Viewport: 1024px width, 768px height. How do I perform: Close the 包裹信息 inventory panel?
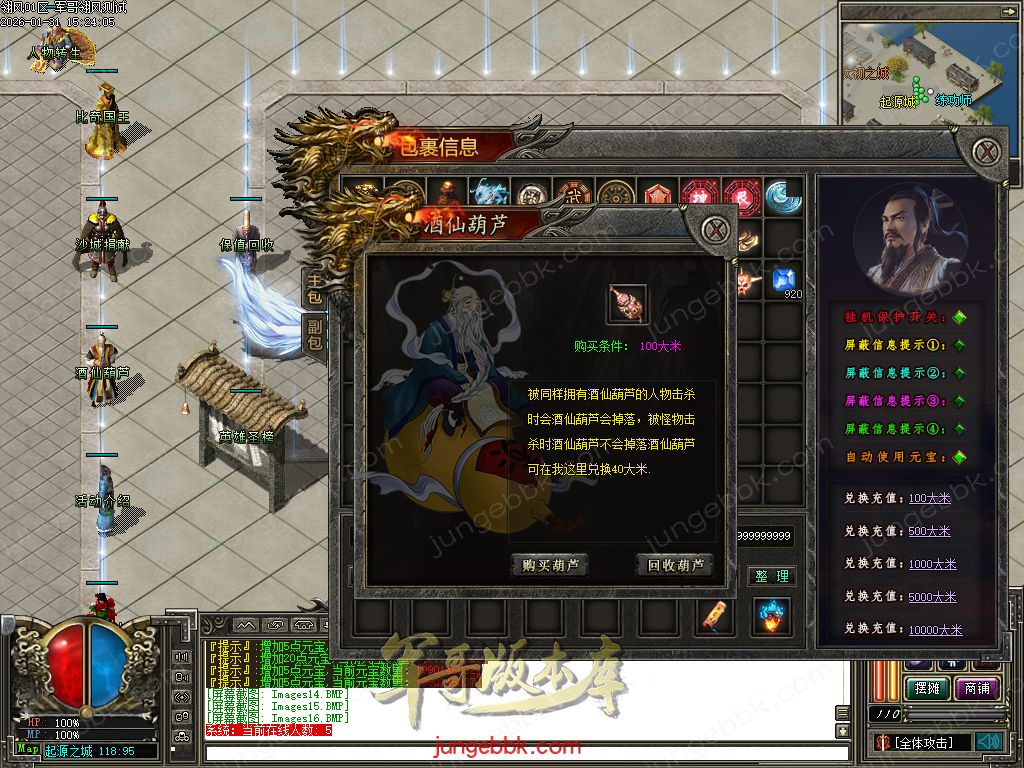tap(988, 152)
